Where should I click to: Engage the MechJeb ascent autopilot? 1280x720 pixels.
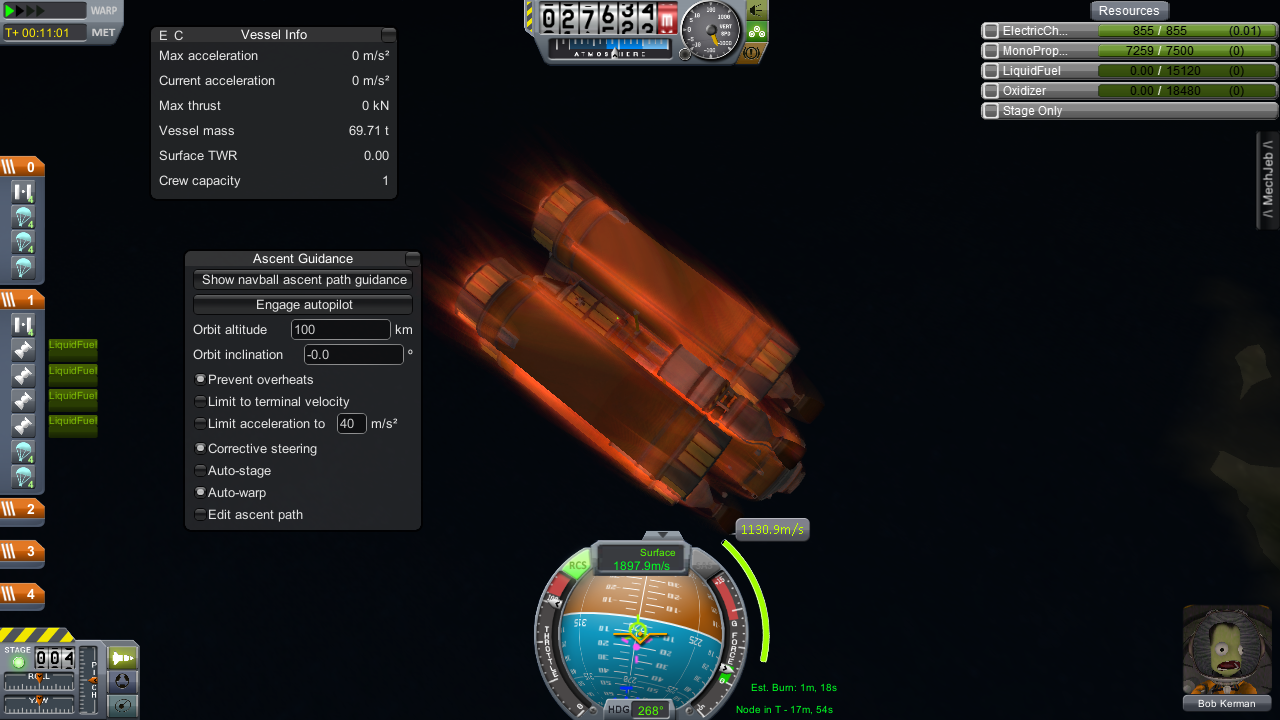pyautogui.click(x=303, y=305)
